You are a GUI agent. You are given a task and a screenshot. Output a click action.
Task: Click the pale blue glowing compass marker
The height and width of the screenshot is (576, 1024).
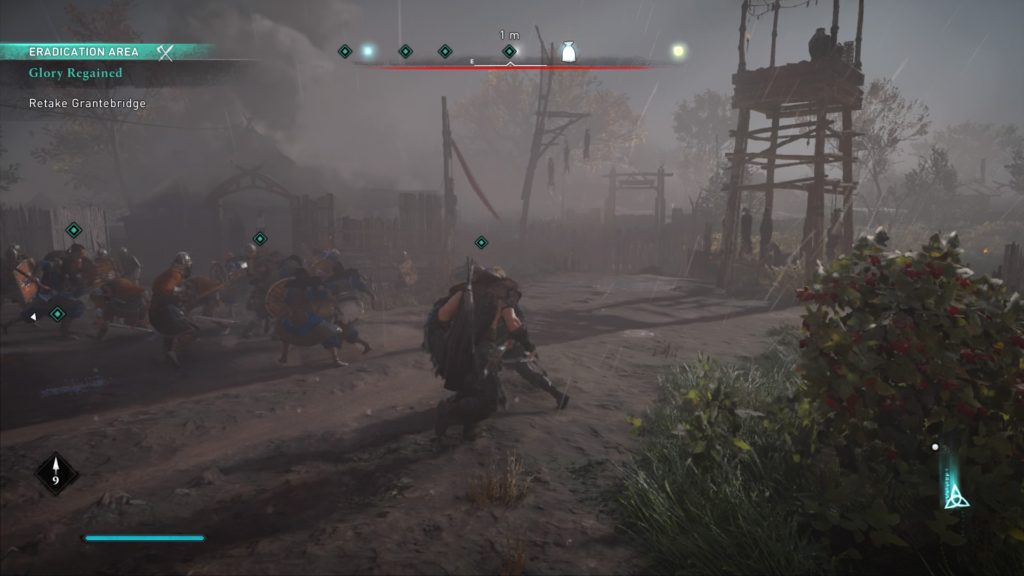click(367, 51)
